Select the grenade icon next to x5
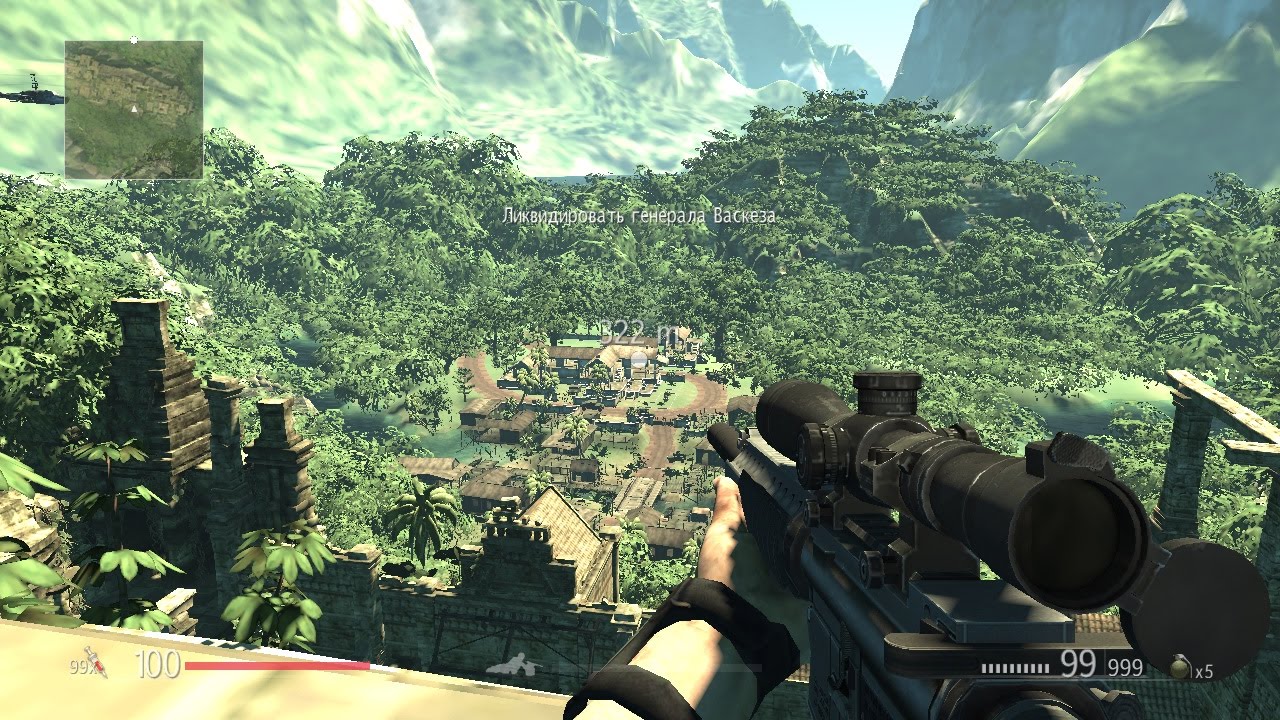Viewport: 1280px width, 720px height. pos(1179,665)
